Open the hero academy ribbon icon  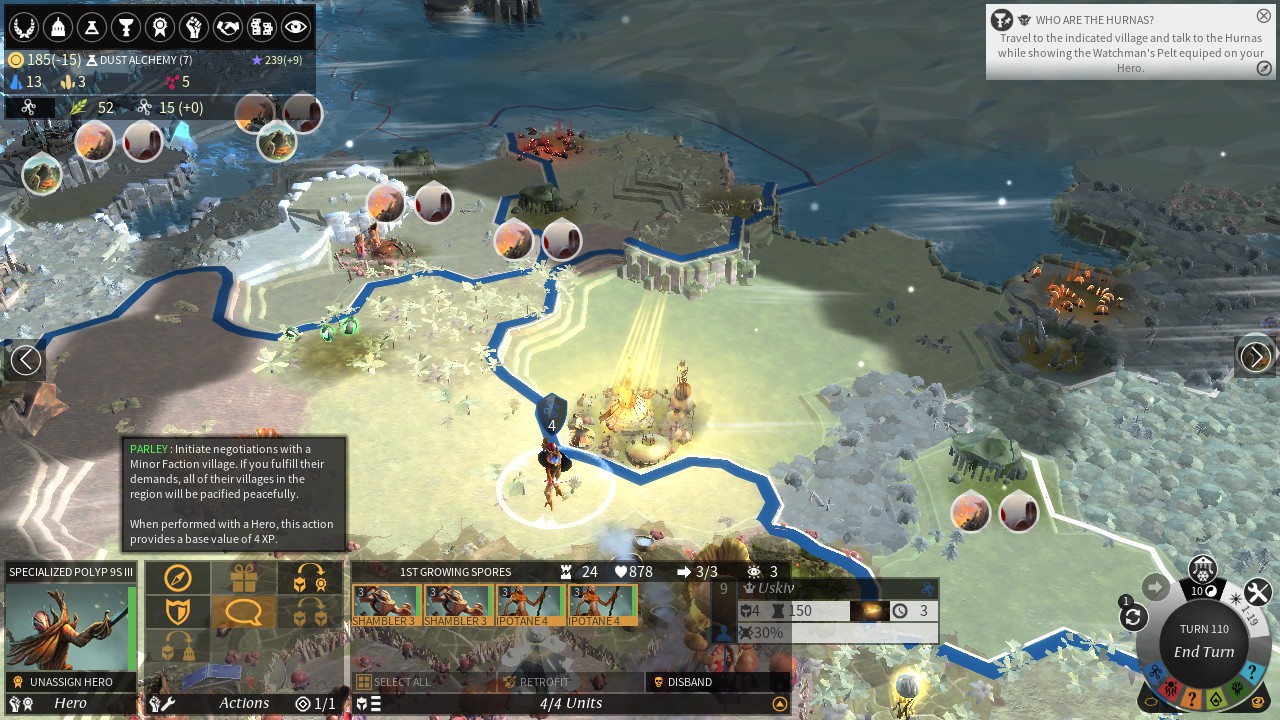pyautogui.click(x=159, y=27)
